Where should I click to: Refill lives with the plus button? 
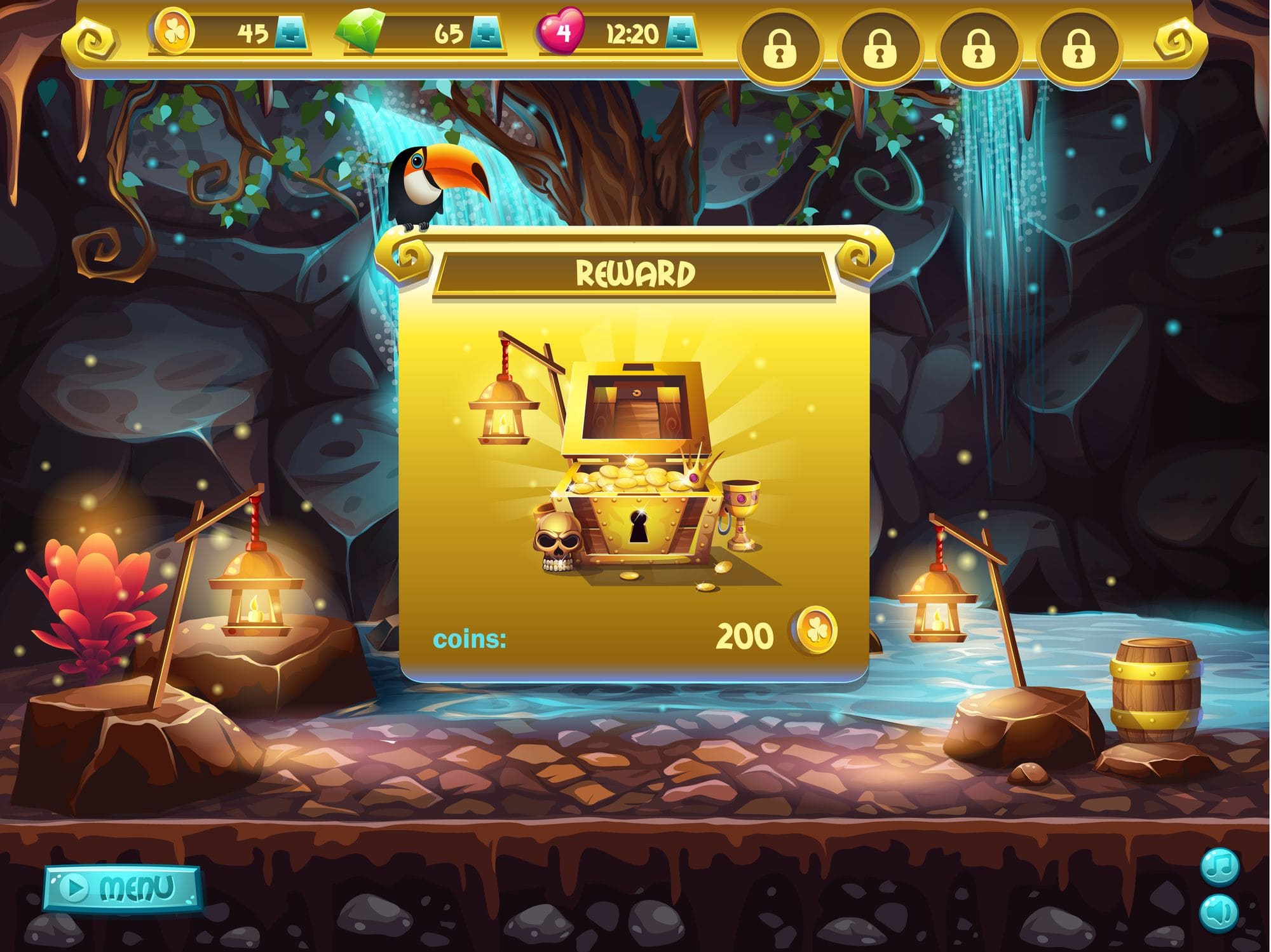tap(681, 33)
